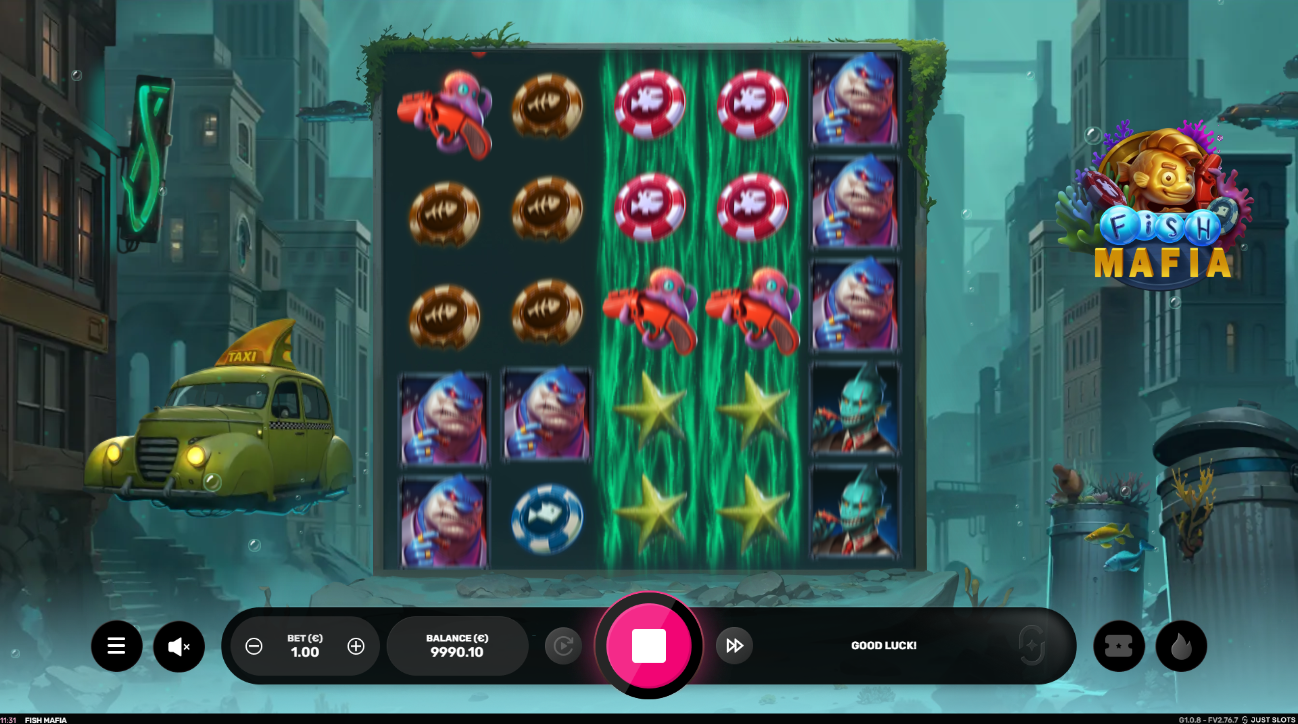
Task: Toggle the muted sound speaker button
Action: click(179, 646)
